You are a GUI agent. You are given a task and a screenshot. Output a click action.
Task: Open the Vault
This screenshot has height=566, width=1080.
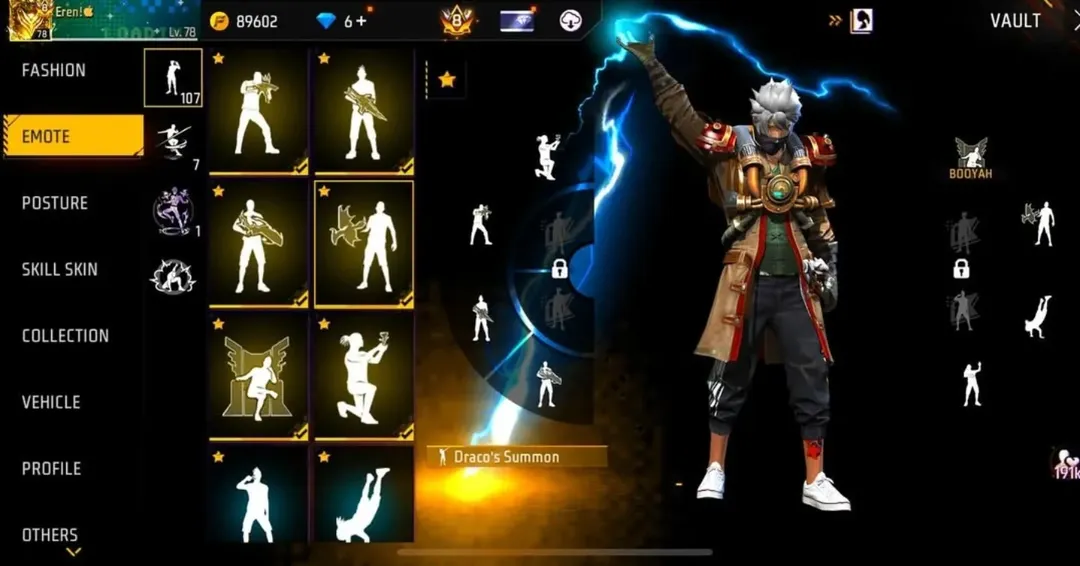(x=1015, y=21)
